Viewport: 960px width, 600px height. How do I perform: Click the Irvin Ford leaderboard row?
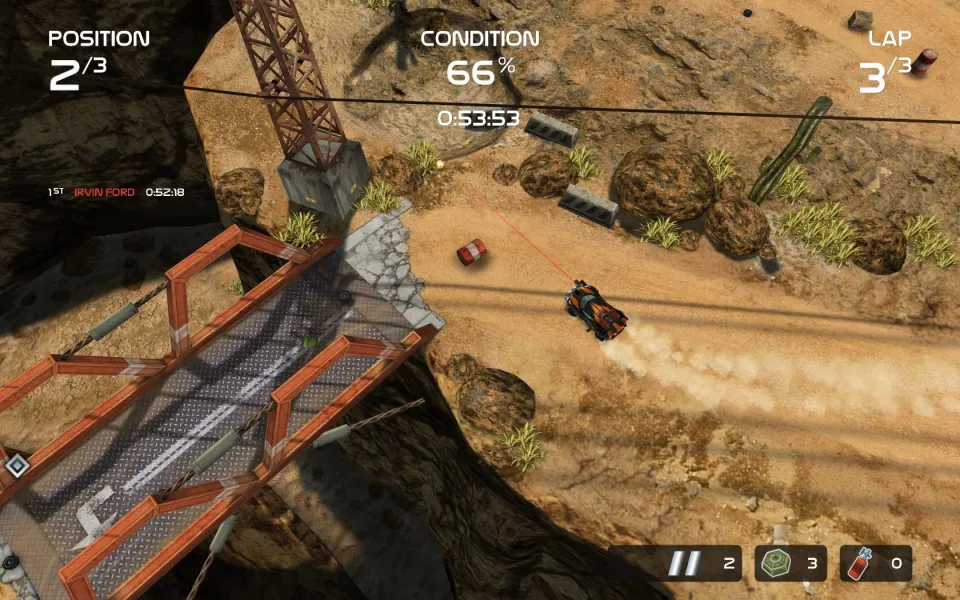(x=116, y=192)
